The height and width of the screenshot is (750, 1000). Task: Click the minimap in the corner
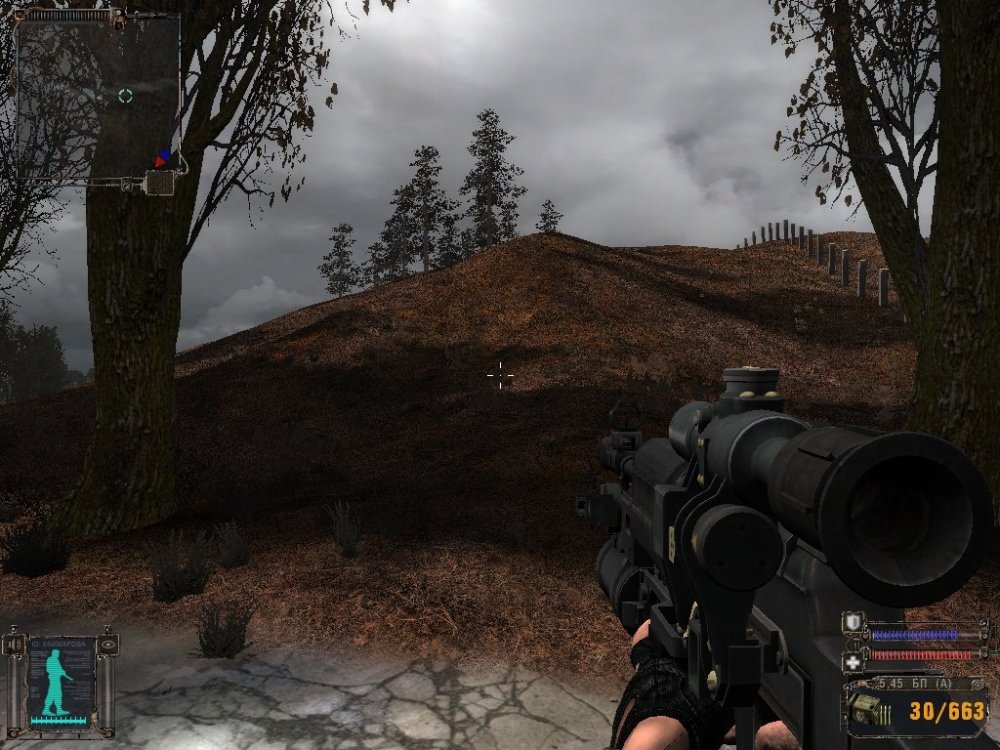click(97, 97)
